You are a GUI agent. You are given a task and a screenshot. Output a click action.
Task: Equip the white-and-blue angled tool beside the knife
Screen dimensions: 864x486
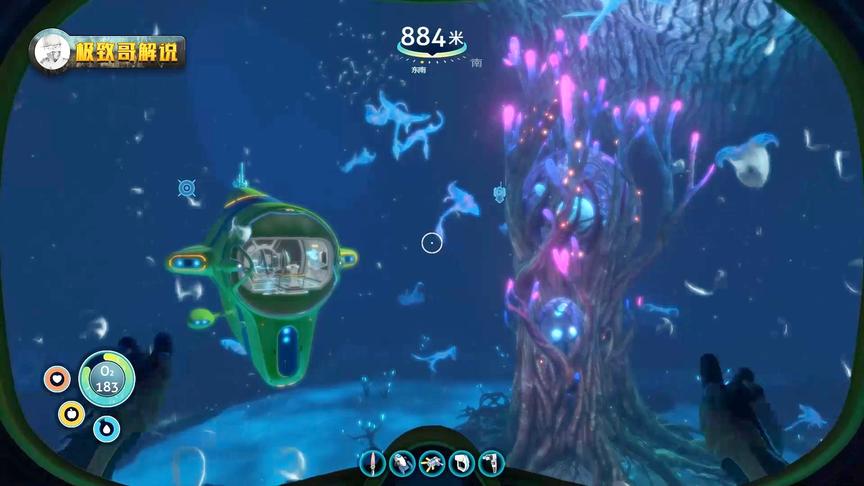coord(402,464)
